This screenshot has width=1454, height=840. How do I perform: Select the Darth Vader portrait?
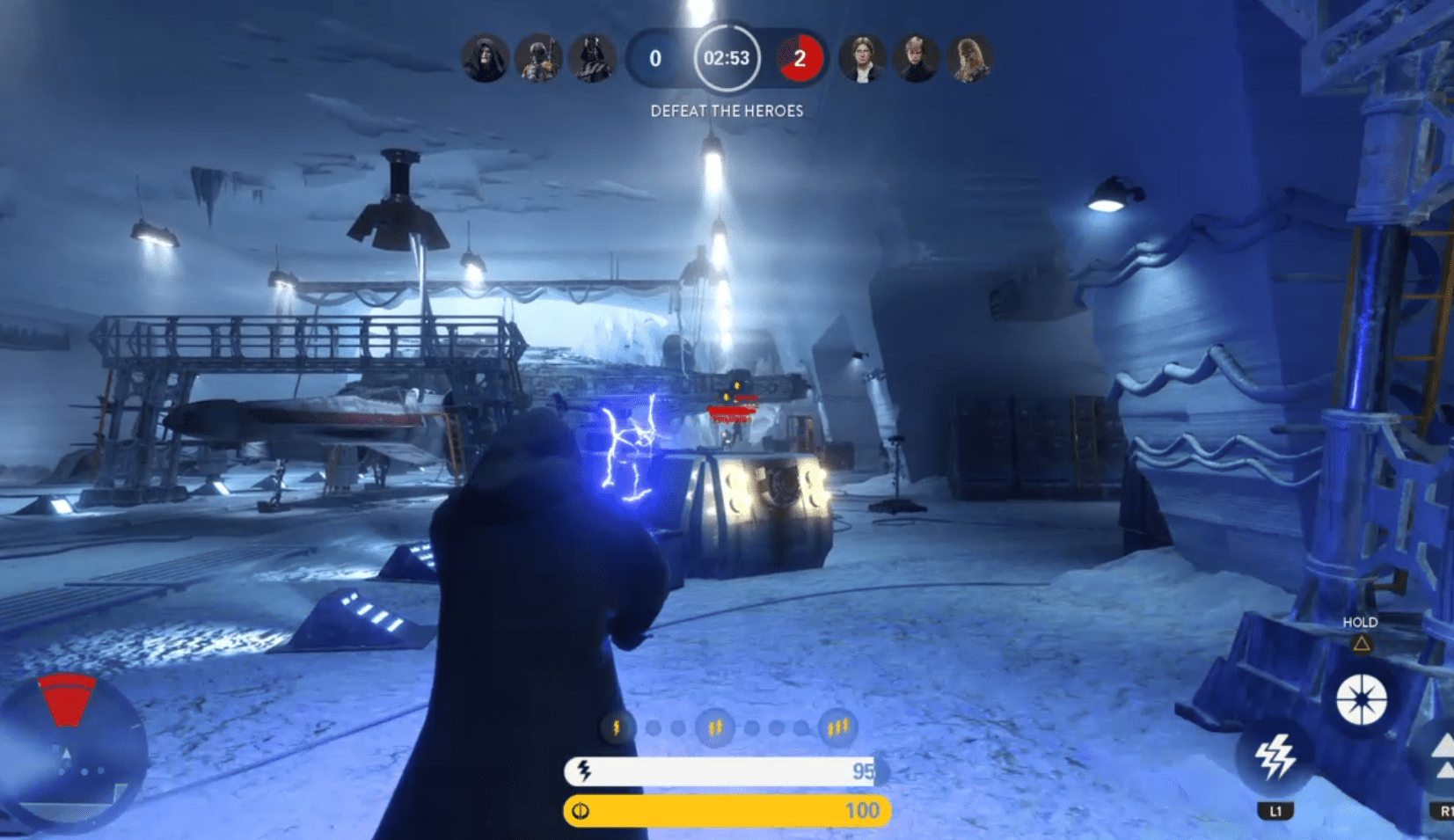coord(592,59)
